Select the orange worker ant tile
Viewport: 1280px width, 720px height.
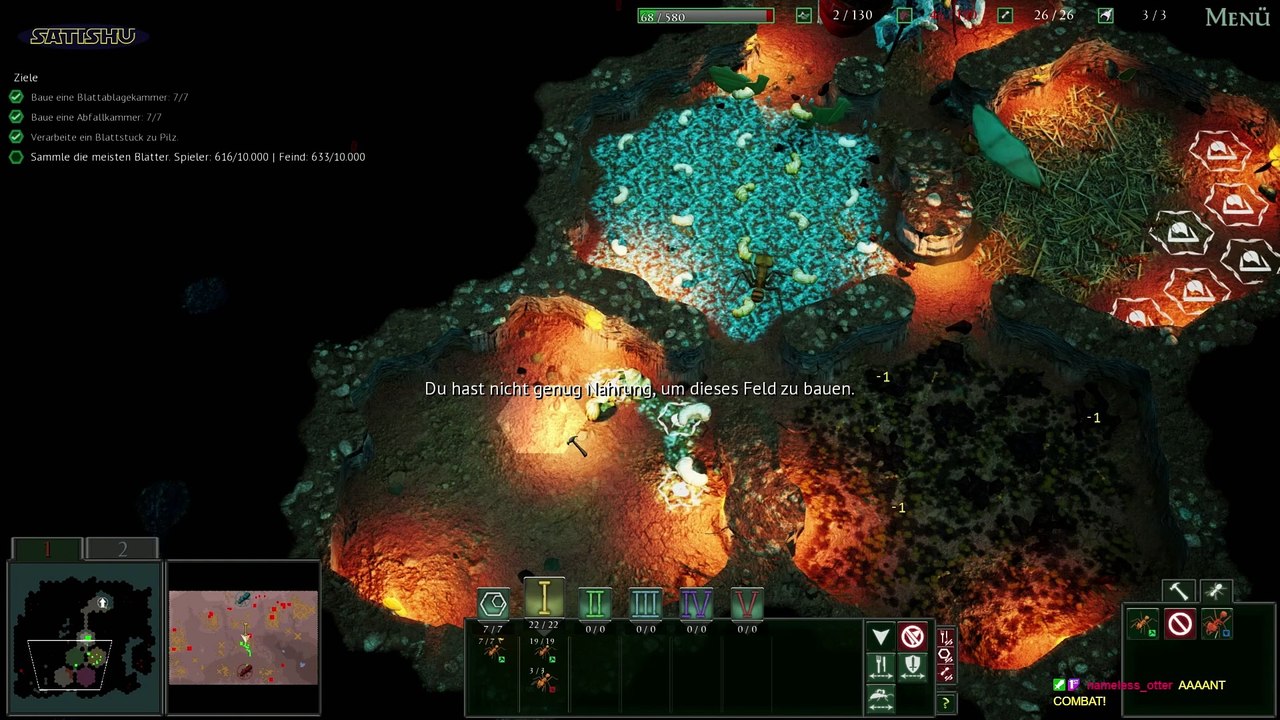[1142, 625]
